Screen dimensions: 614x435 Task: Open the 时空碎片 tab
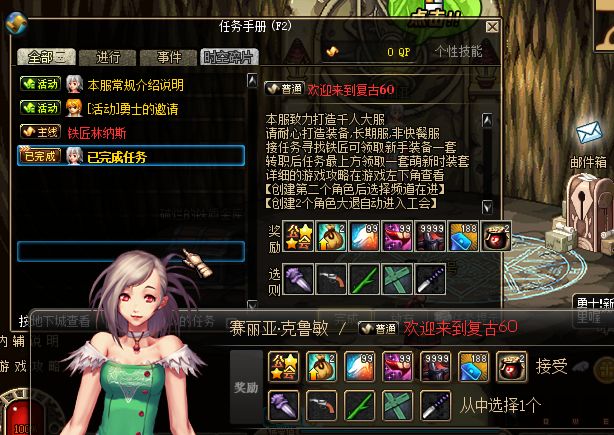227,57
